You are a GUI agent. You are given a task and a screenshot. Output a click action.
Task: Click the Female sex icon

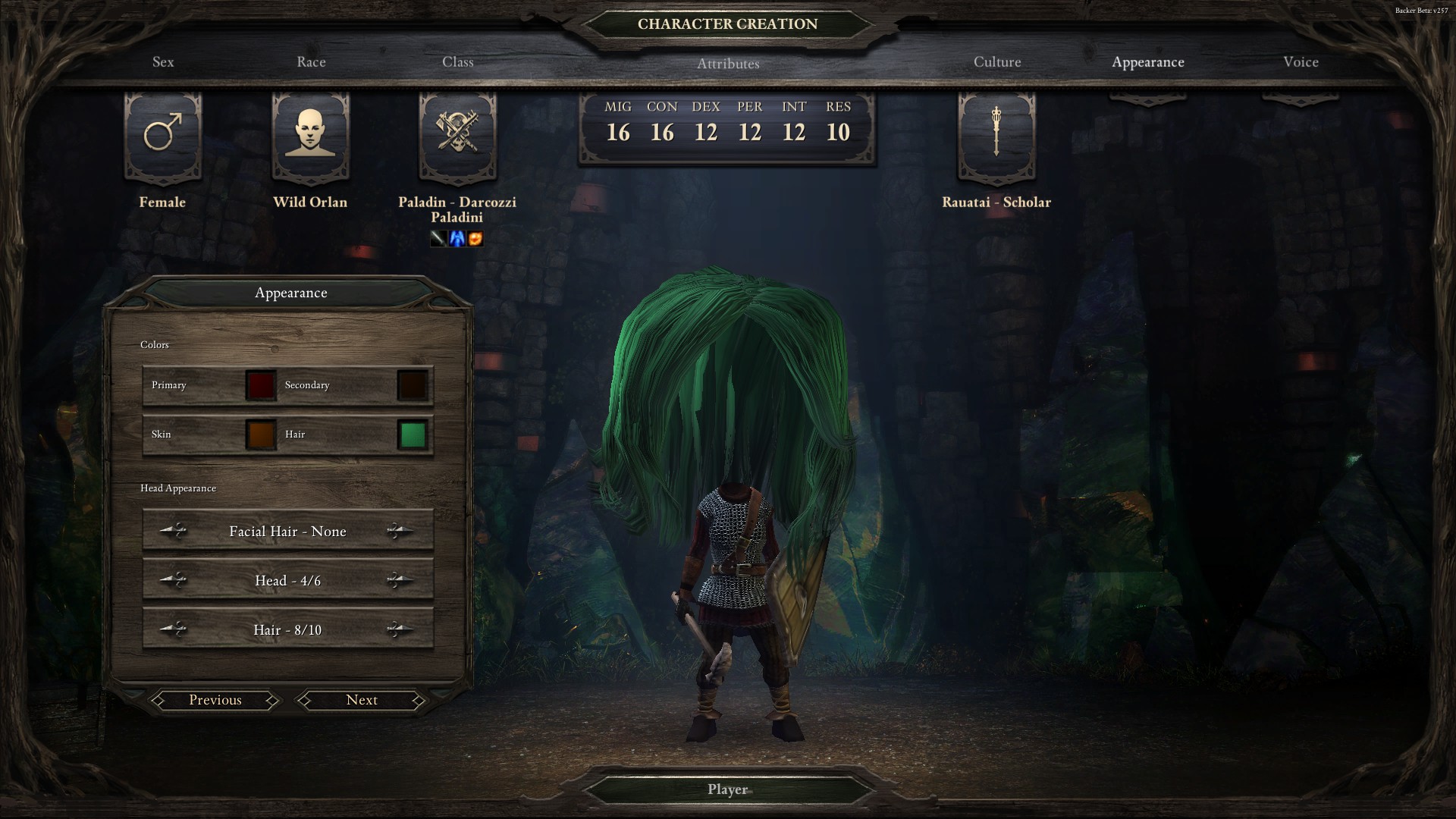(163, 136)
